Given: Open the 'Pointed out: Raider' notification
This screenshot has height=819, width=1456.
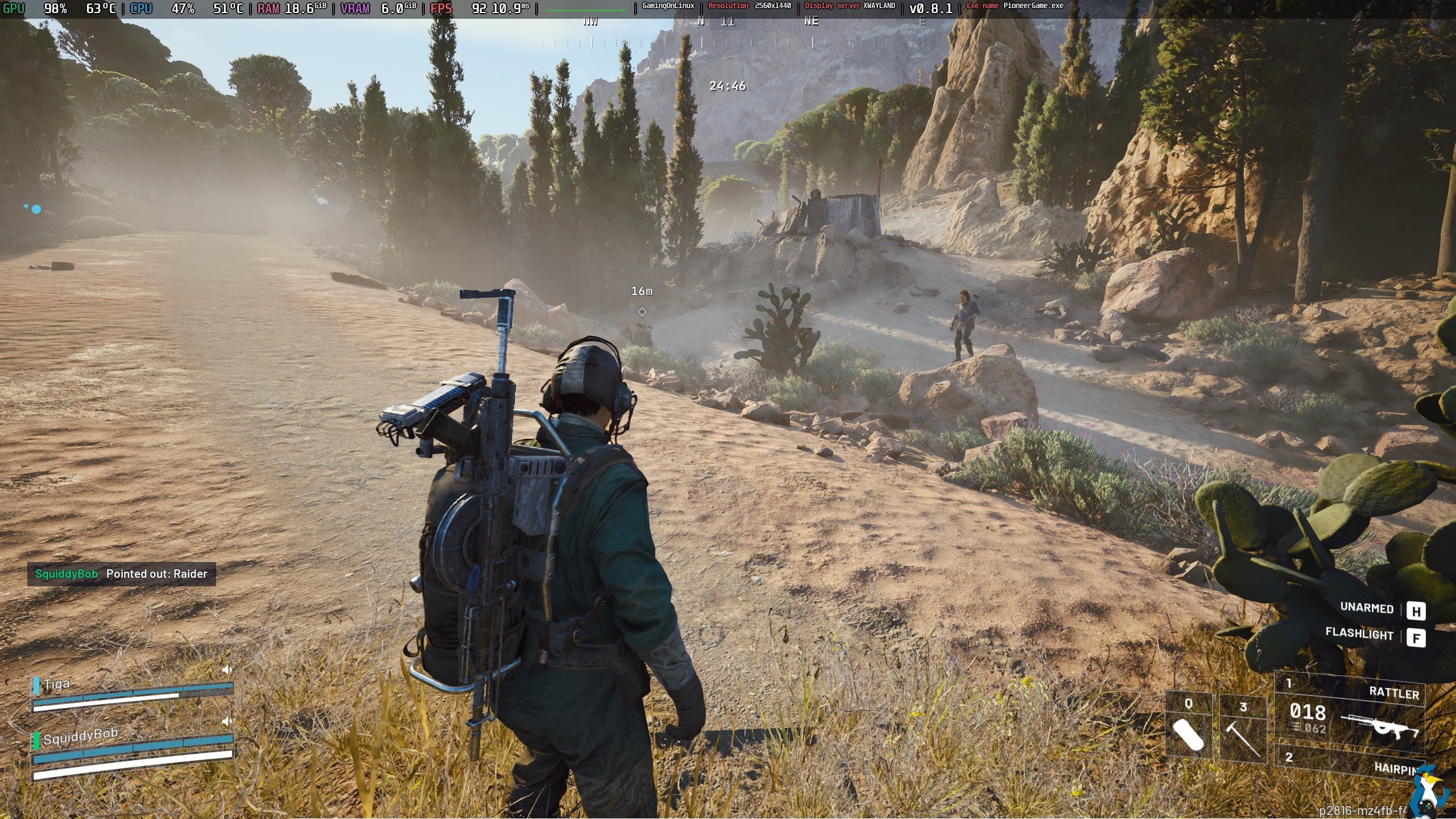Looking at the screenshot, I should click(x=122, y=574).
